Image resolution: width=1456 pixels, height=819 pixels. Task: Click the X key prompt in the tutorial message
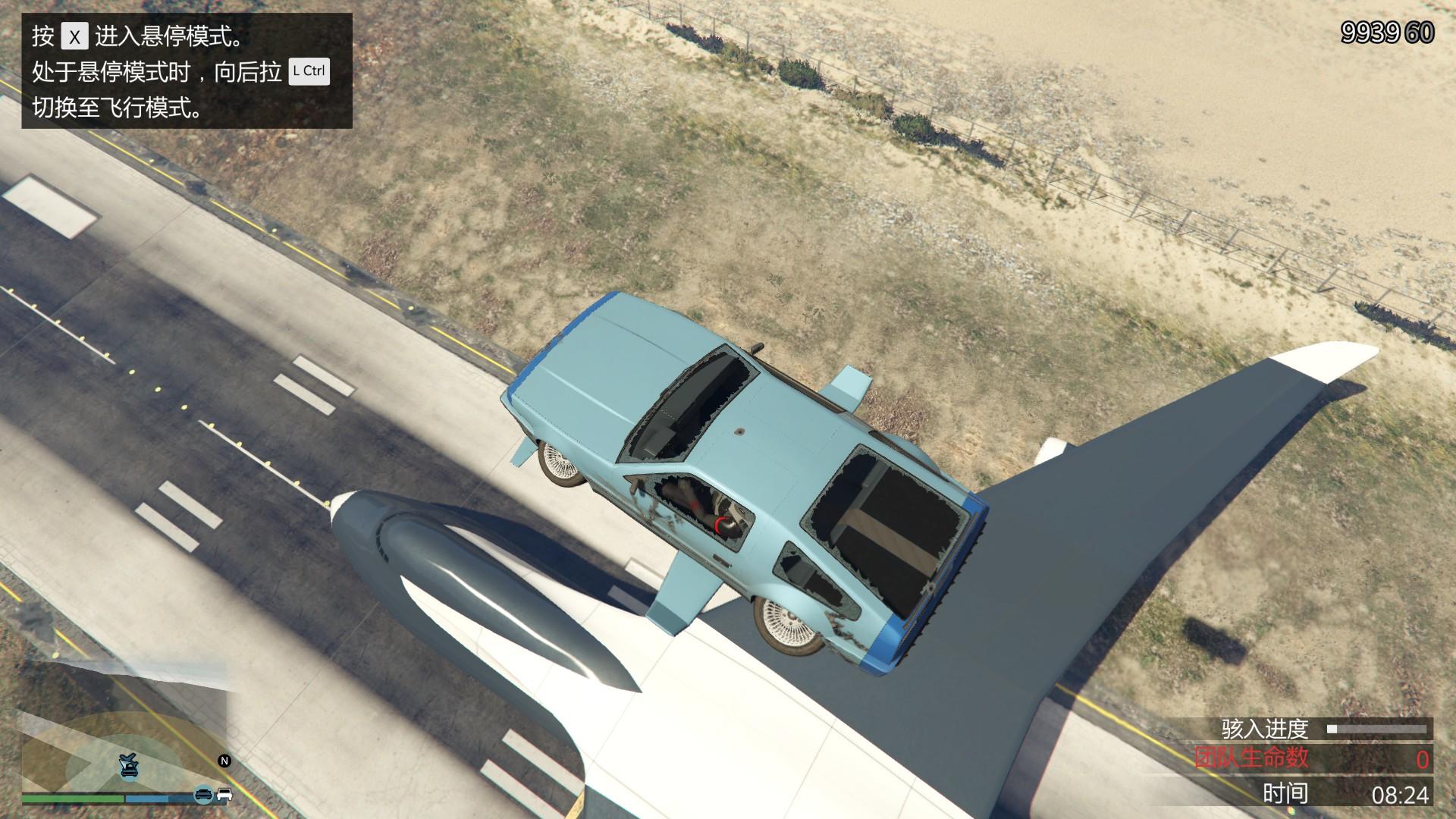click(x=74, y=34)
